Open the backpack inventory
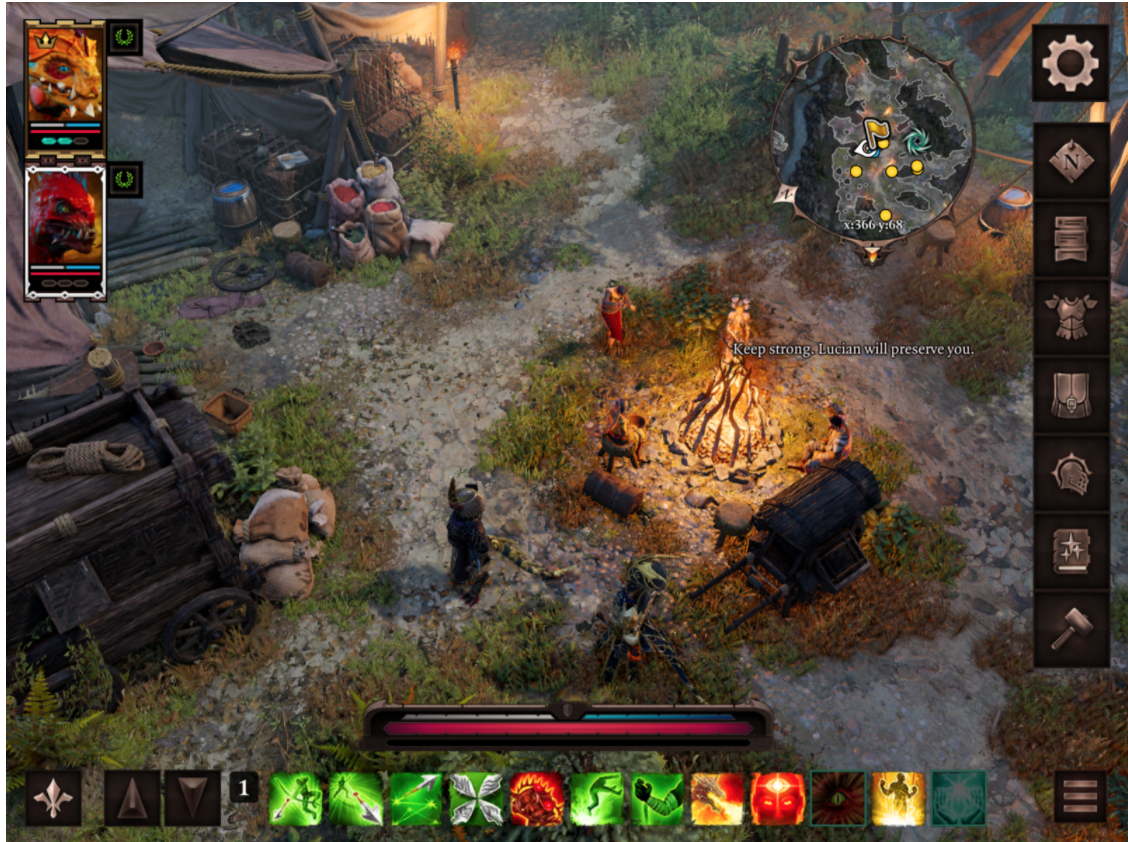 pos(1070,395)
